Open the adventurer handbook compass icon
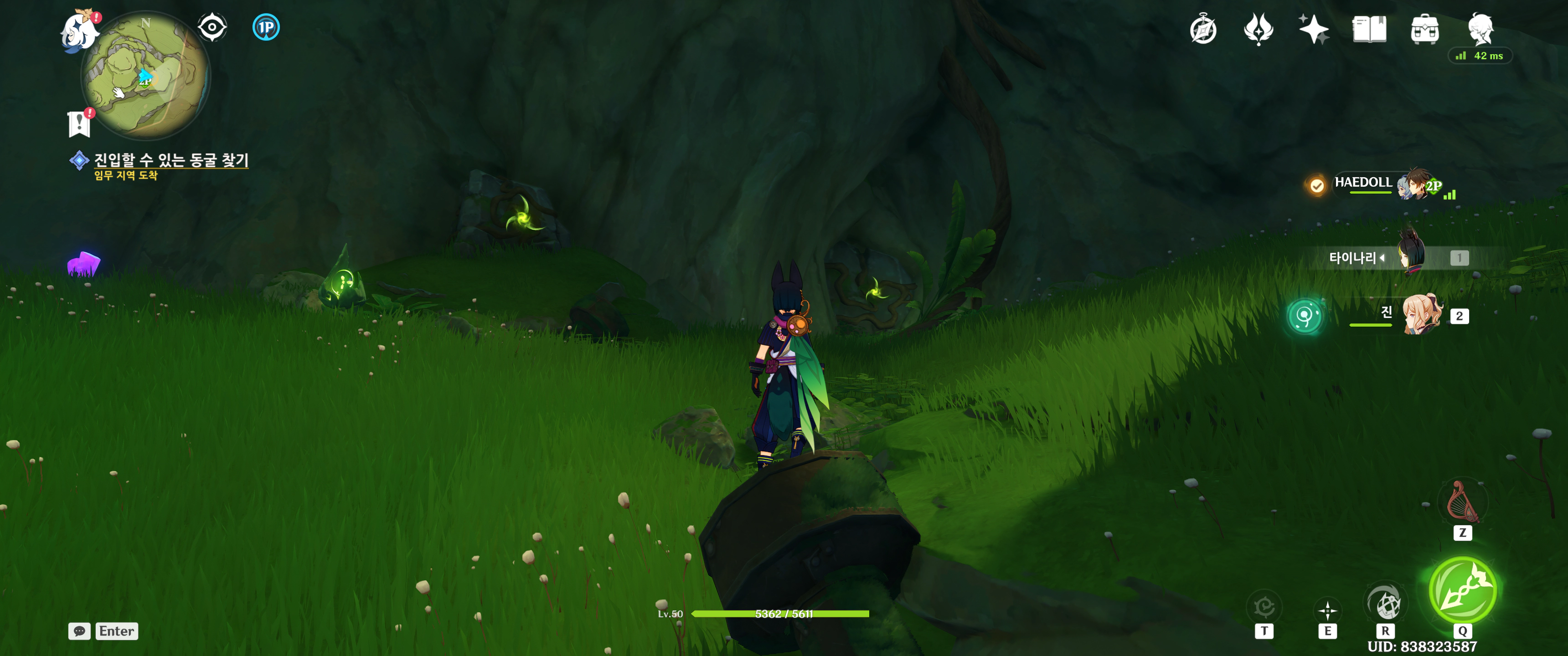Screen dimensions: 1568x656 point(1203,29)
